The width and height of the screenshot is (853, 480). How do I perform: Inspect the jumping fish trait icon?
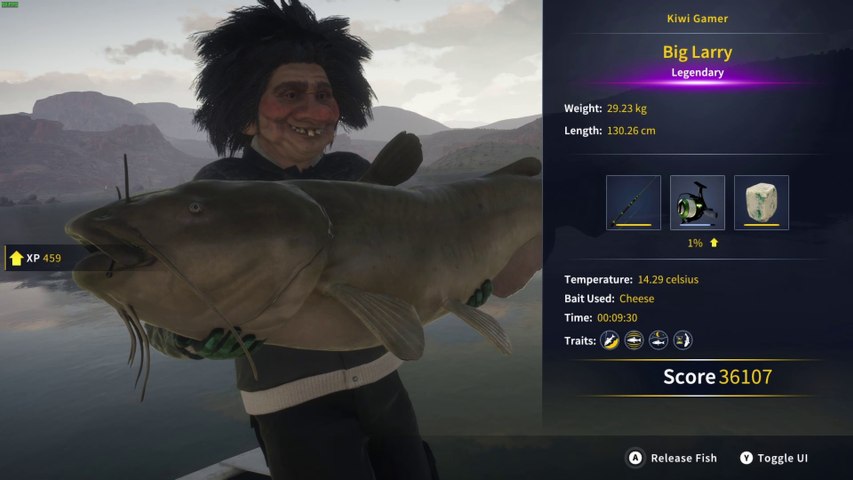609,341
